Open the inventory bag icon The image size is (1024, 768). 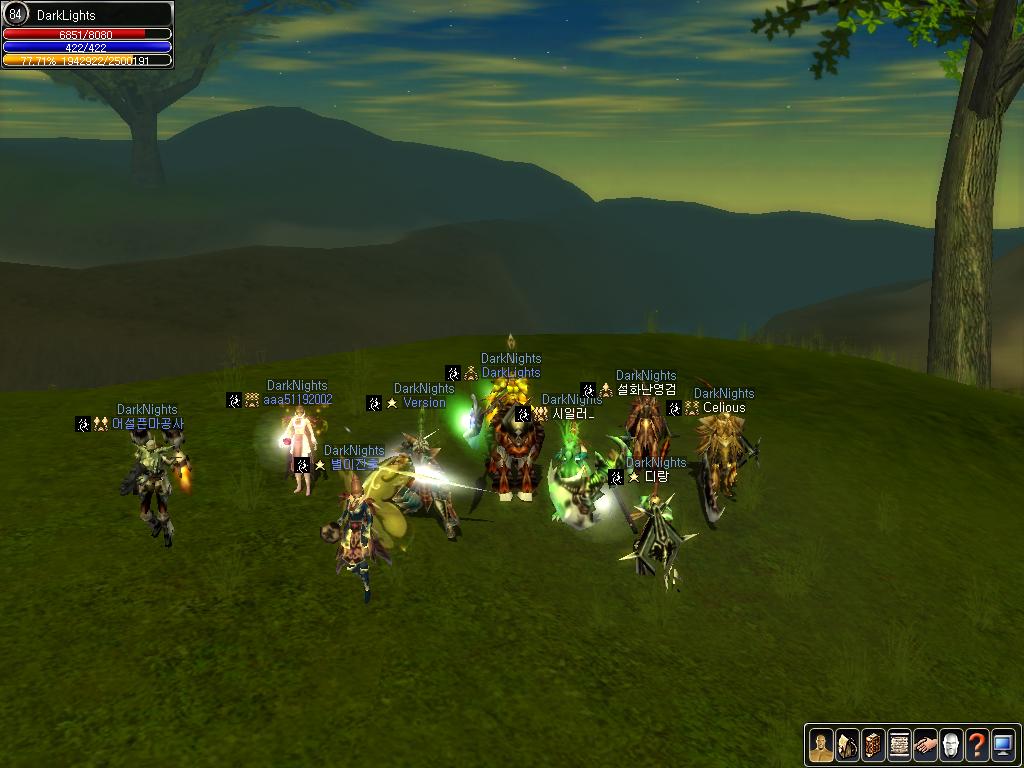tap(847, 744)
